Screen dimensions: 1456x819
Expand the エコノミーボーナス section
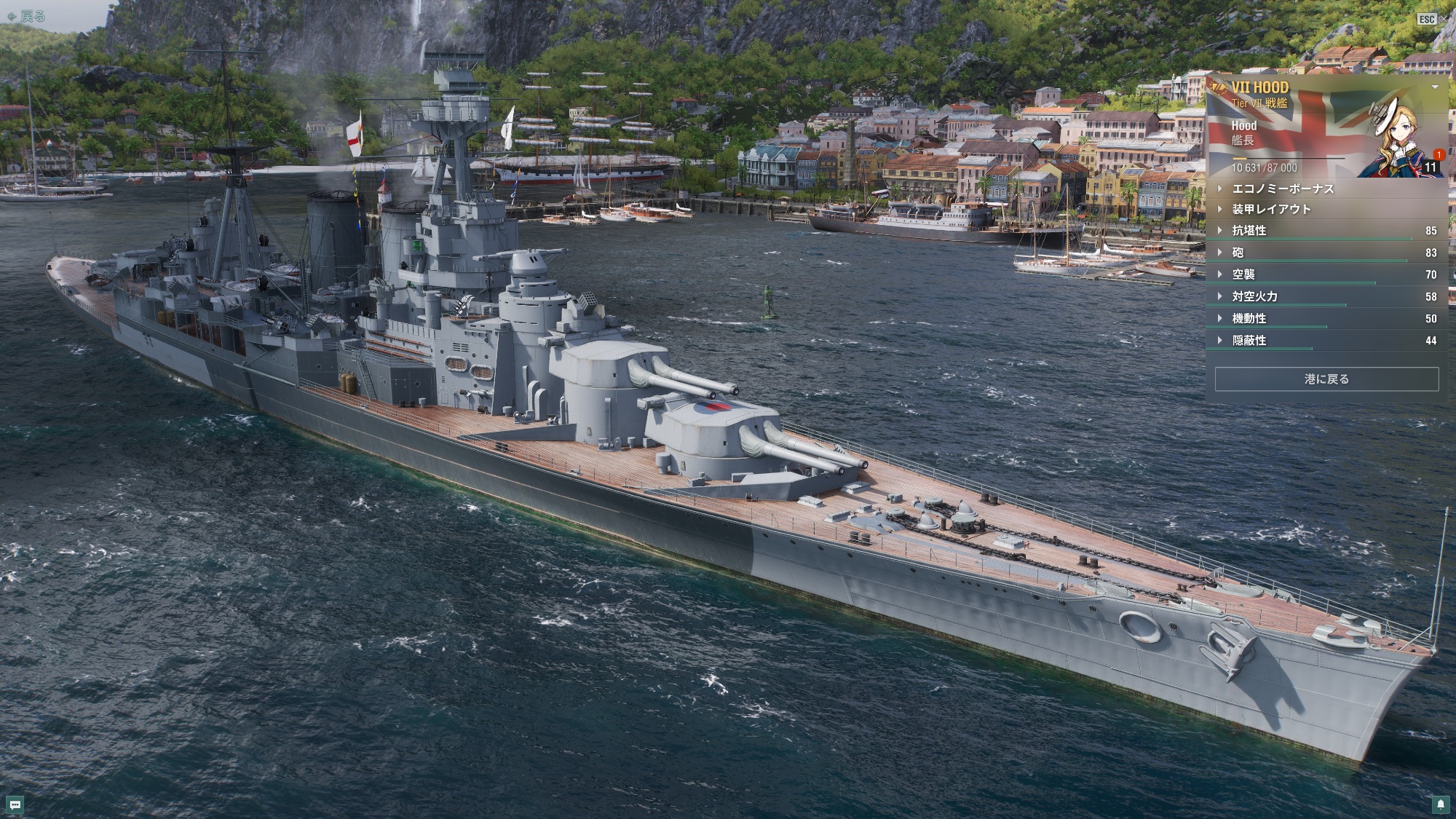(1282, 189)
